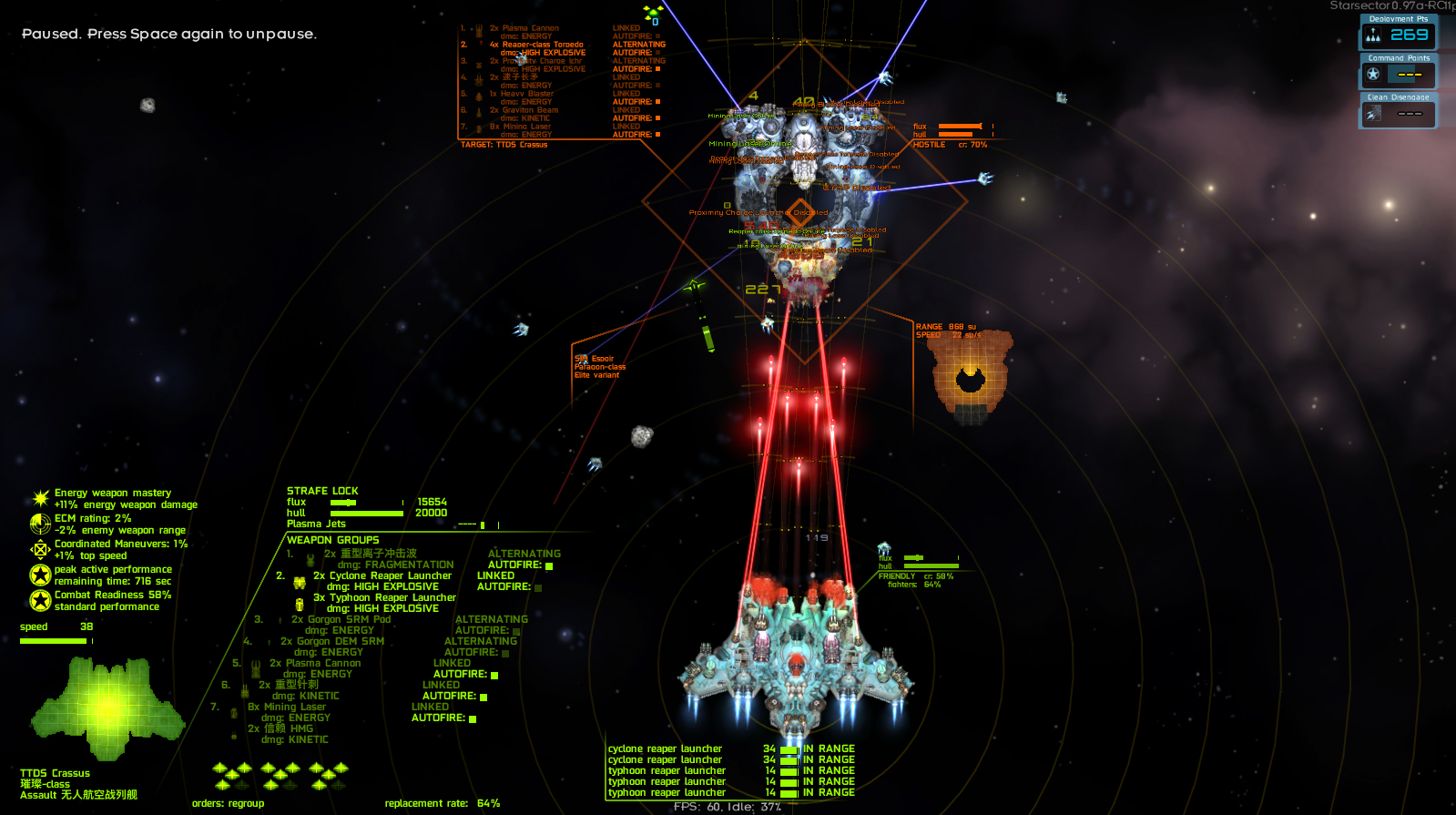Click the peak active performance icon
Image resolution: width=1456 pixels, height=815 pixels.
[x=40, y=575]
